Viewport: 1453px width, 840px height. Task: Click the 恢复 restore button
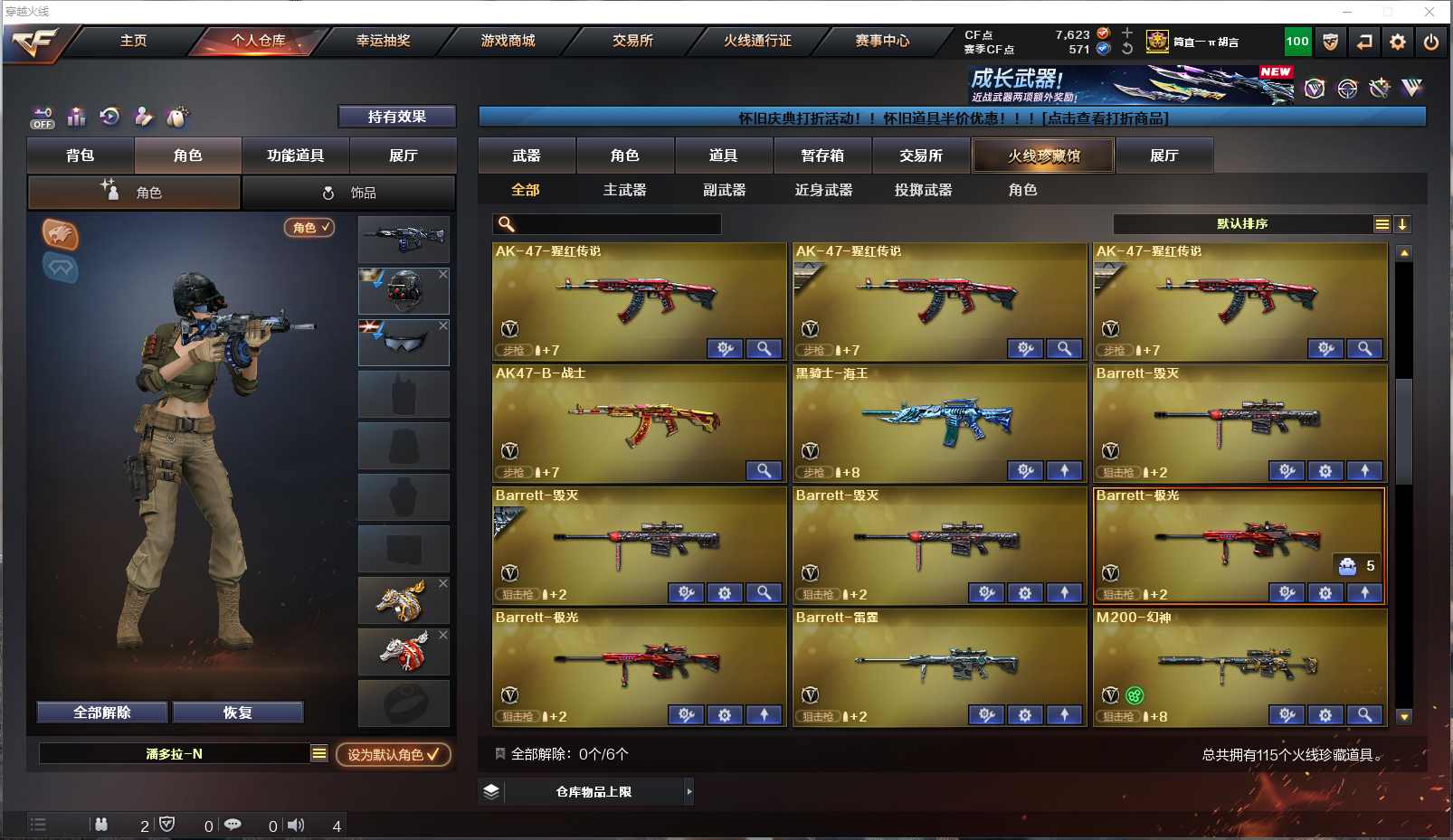pos(237,713)
